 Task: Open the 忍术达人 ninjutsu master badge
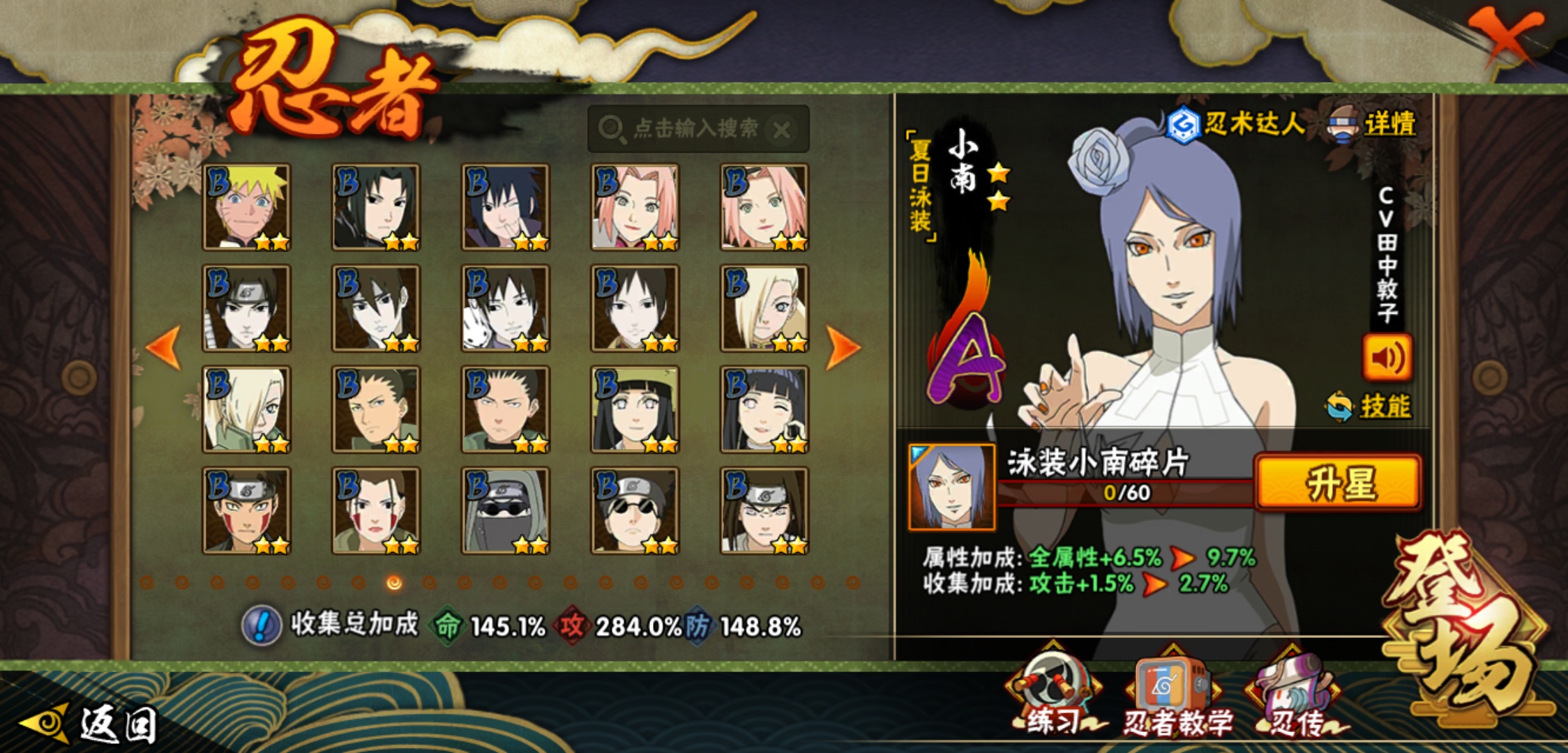pos(1235,124)
